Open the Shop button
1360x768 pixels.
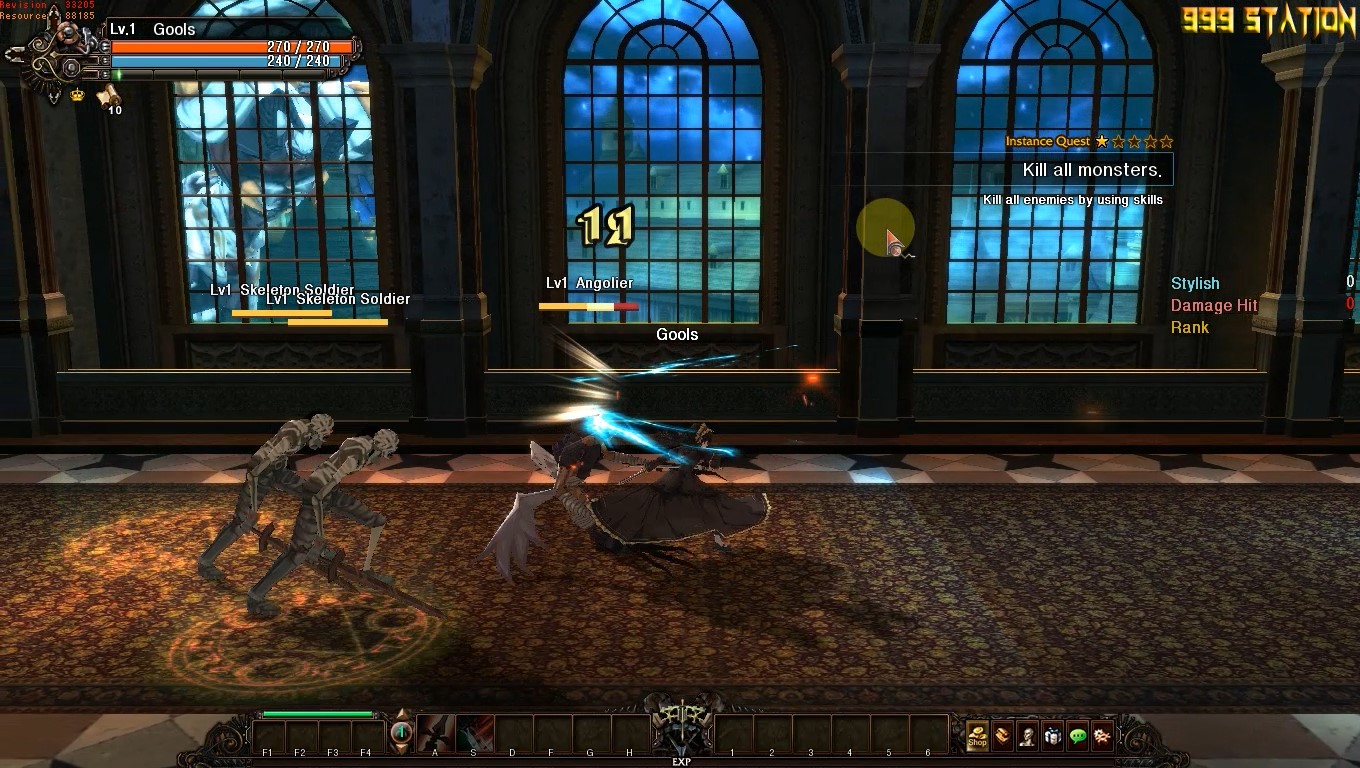click(x=977, y=737)
